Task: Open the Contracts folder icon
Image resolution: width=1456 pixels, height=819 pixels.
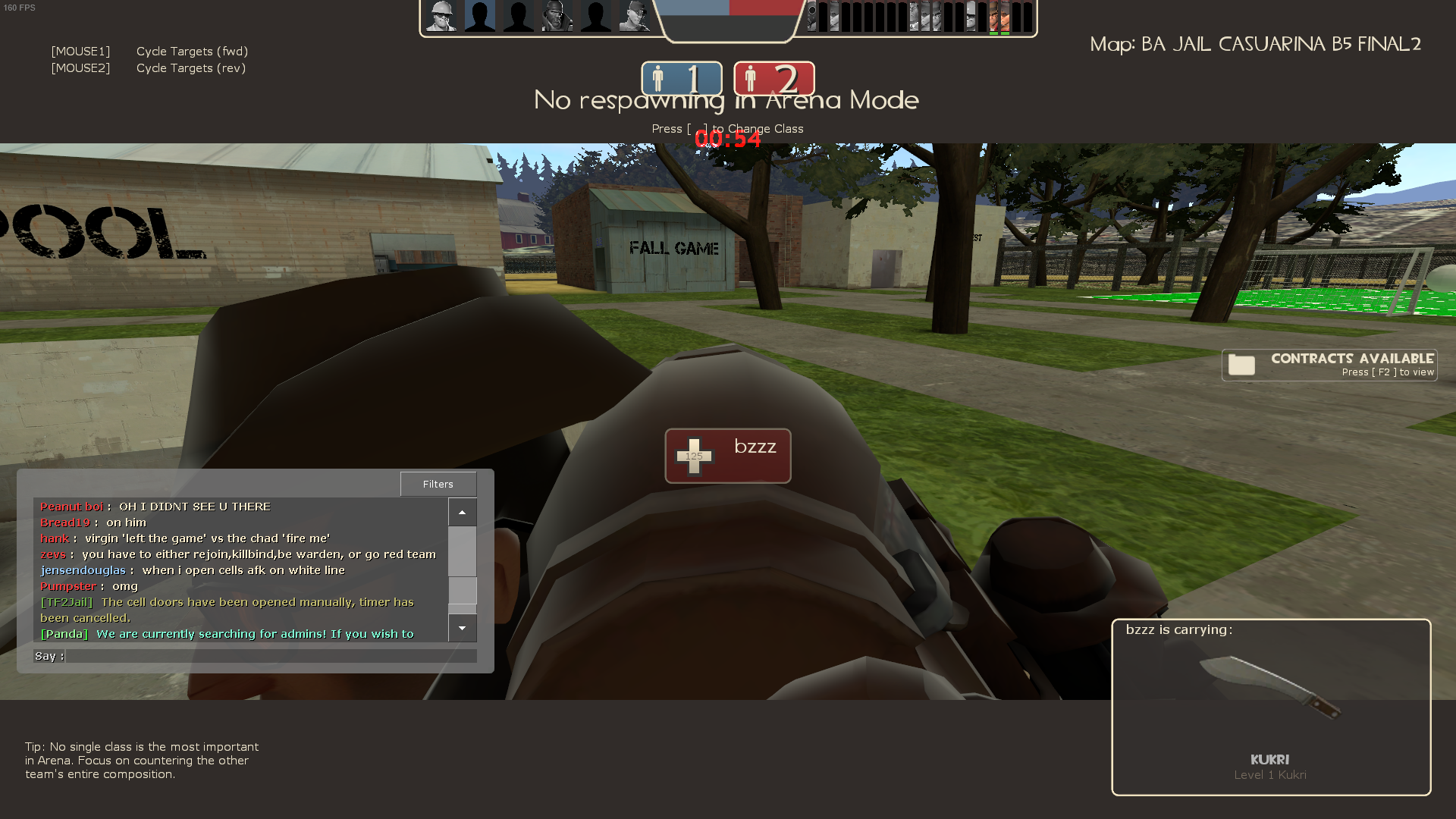Action: tap(1241, 364)
